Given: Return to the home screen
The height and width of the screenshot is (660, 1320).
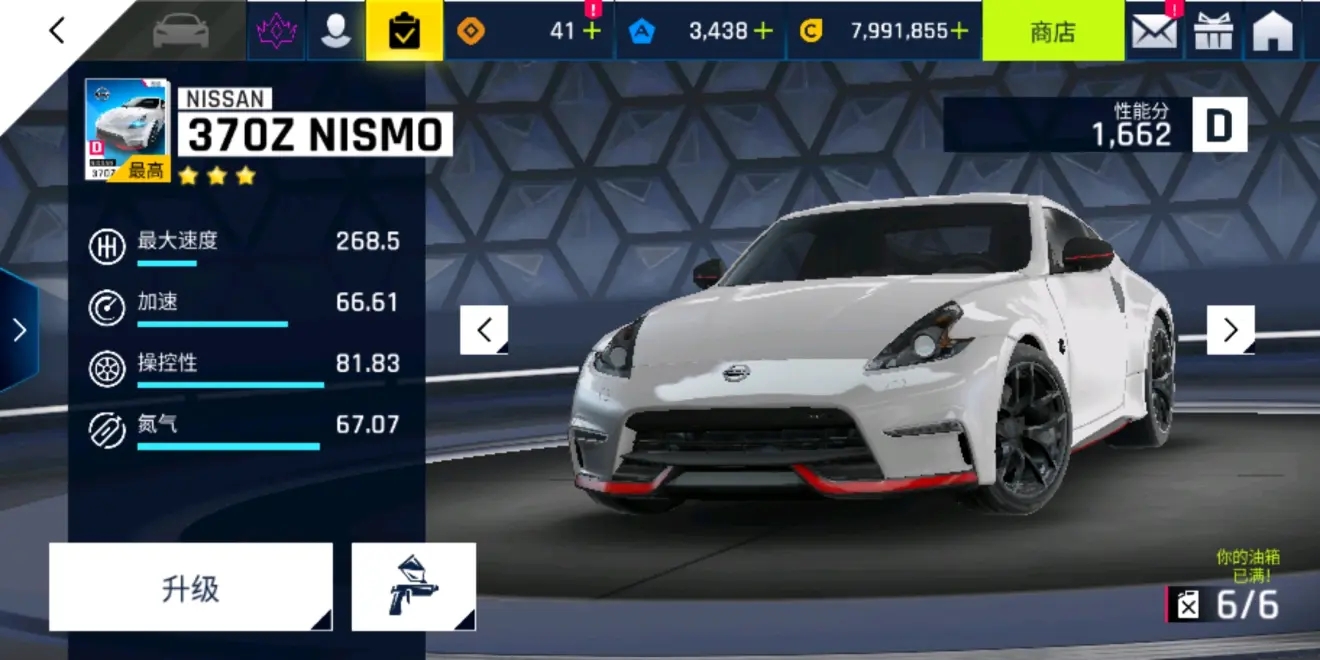Looking at the screenshot, I should click(x=1273, y=31).
